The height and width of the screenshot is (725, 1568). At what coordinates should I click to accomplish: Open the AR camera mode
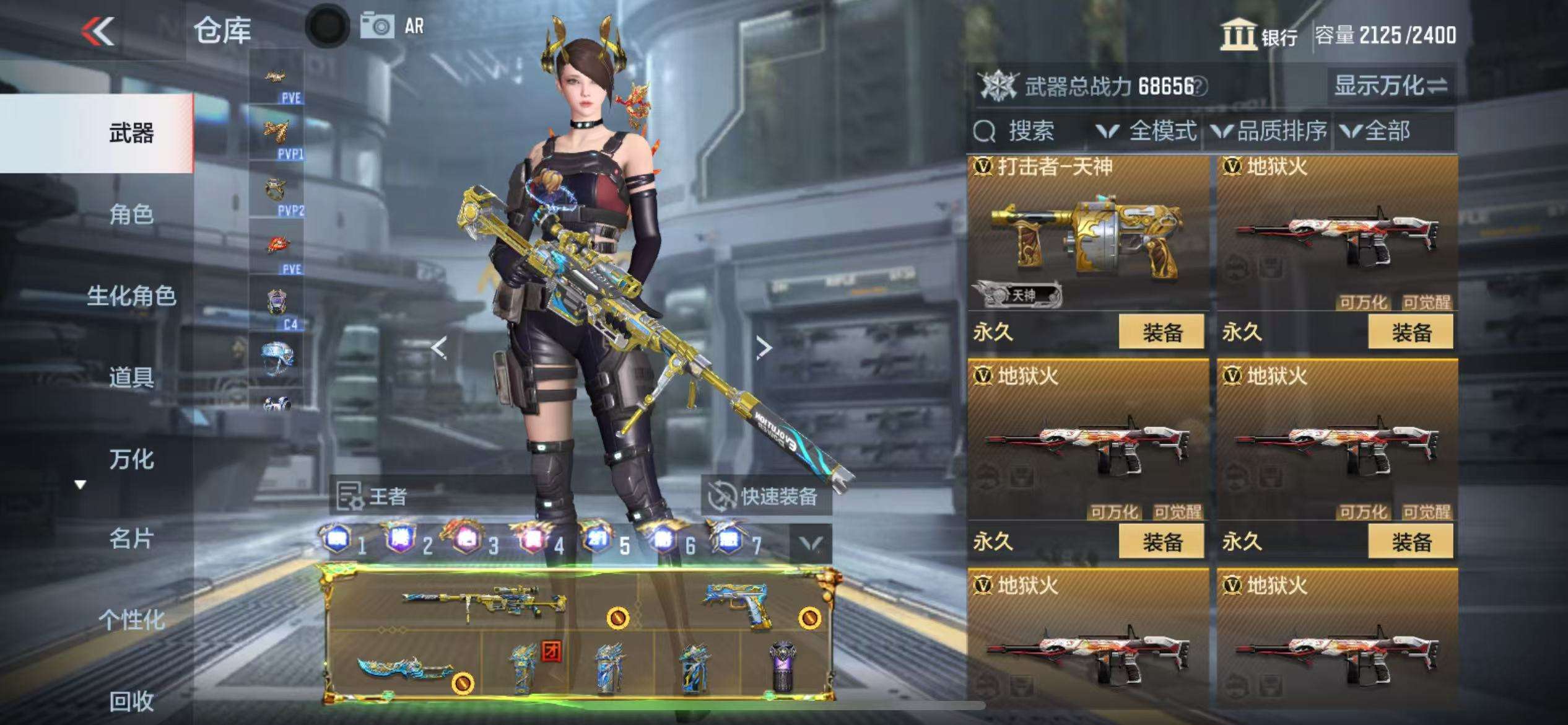coord(394,26)
